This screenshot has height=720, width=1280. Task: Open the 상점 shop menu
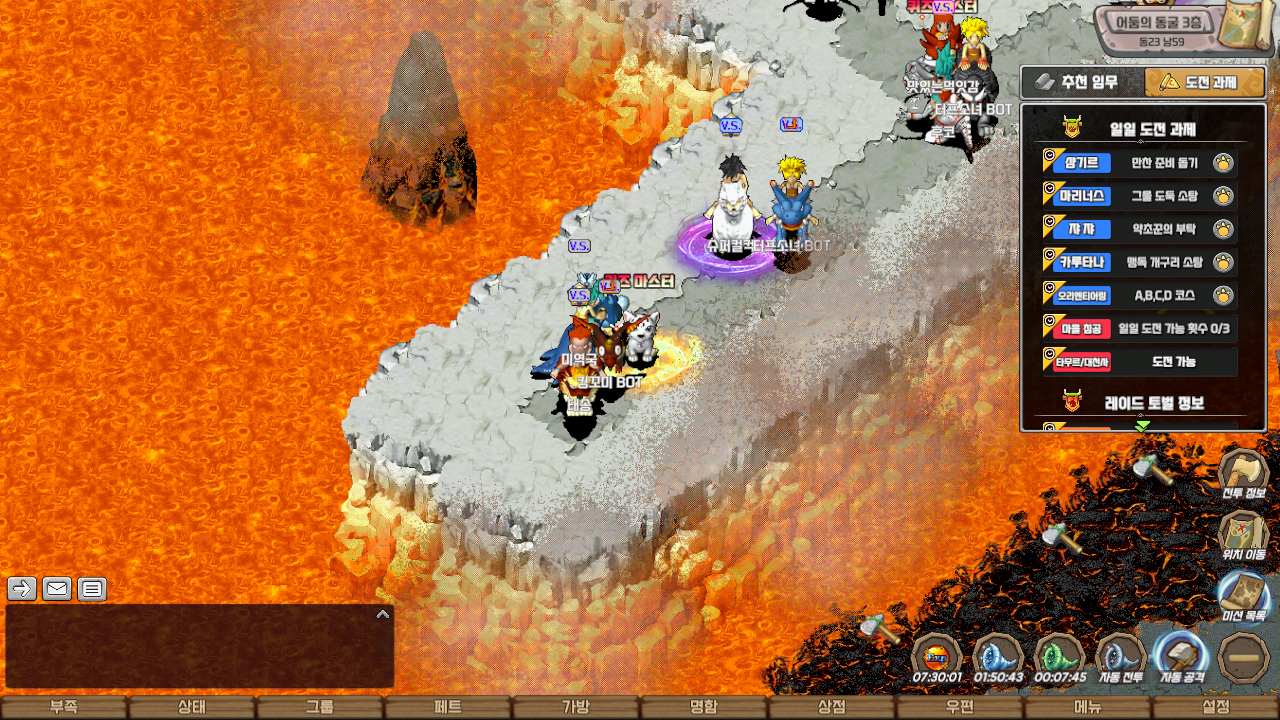(831, 707)
